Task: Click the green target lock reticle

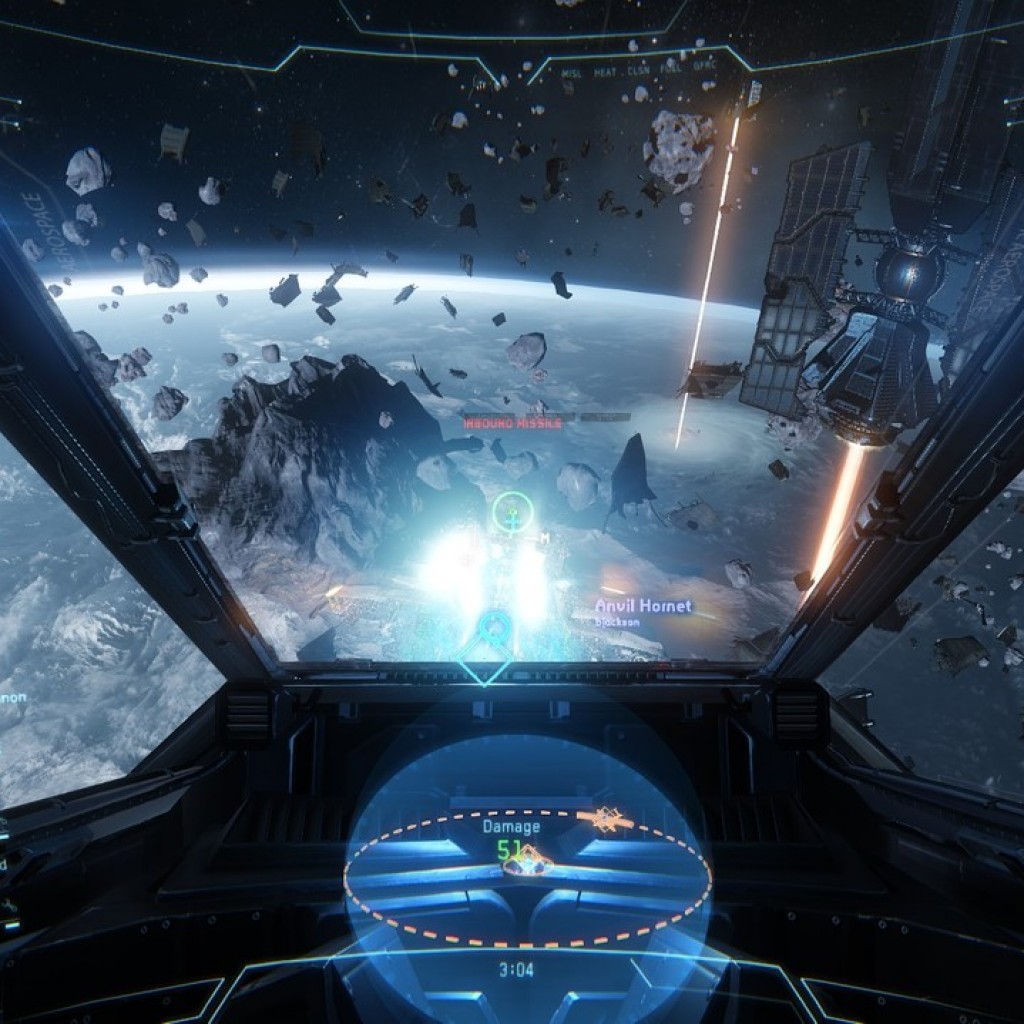Action: [513, 513]
